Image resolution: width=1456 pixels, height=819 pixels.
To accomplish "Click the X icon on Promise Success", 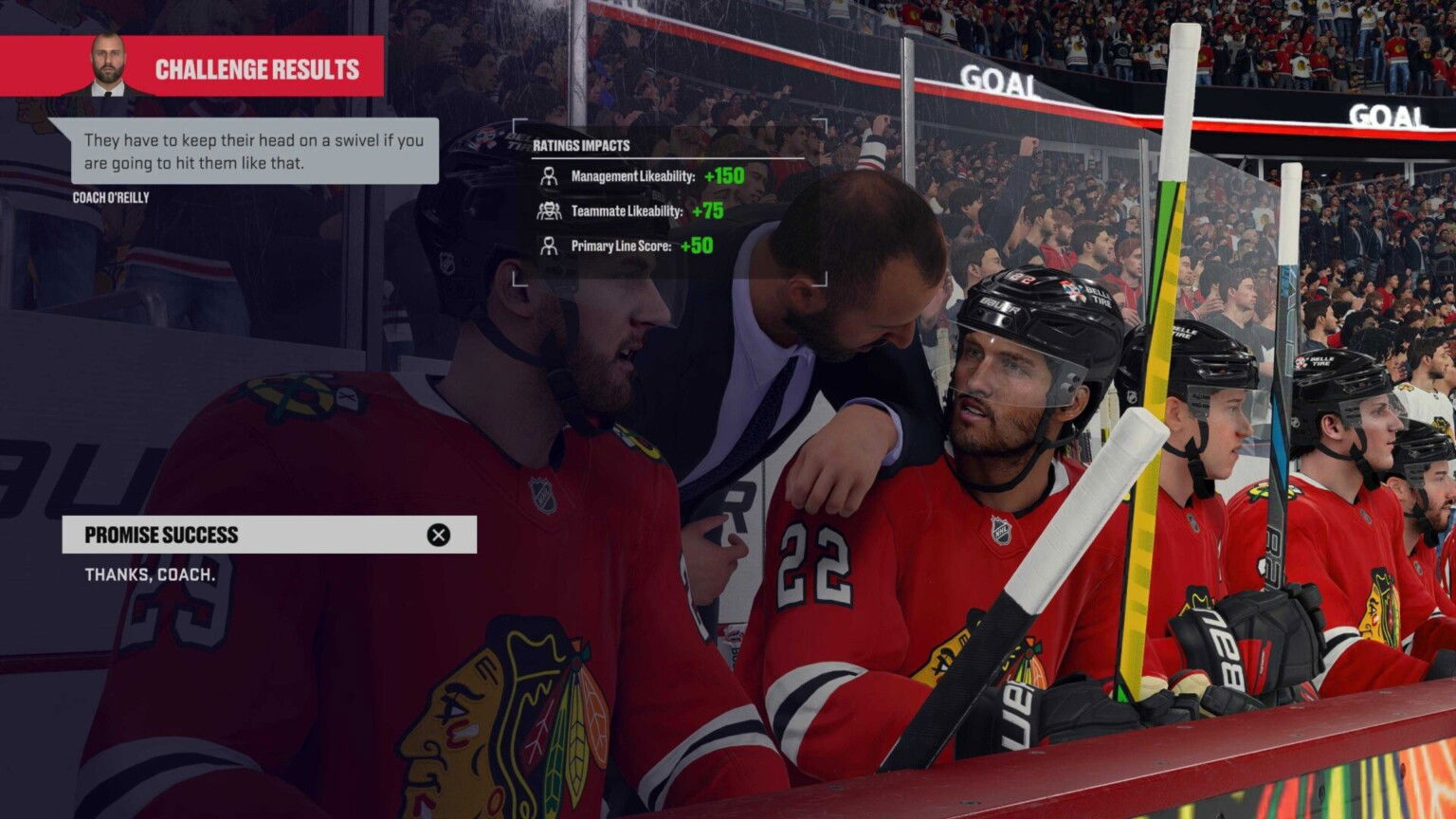I will pos(437,534).
